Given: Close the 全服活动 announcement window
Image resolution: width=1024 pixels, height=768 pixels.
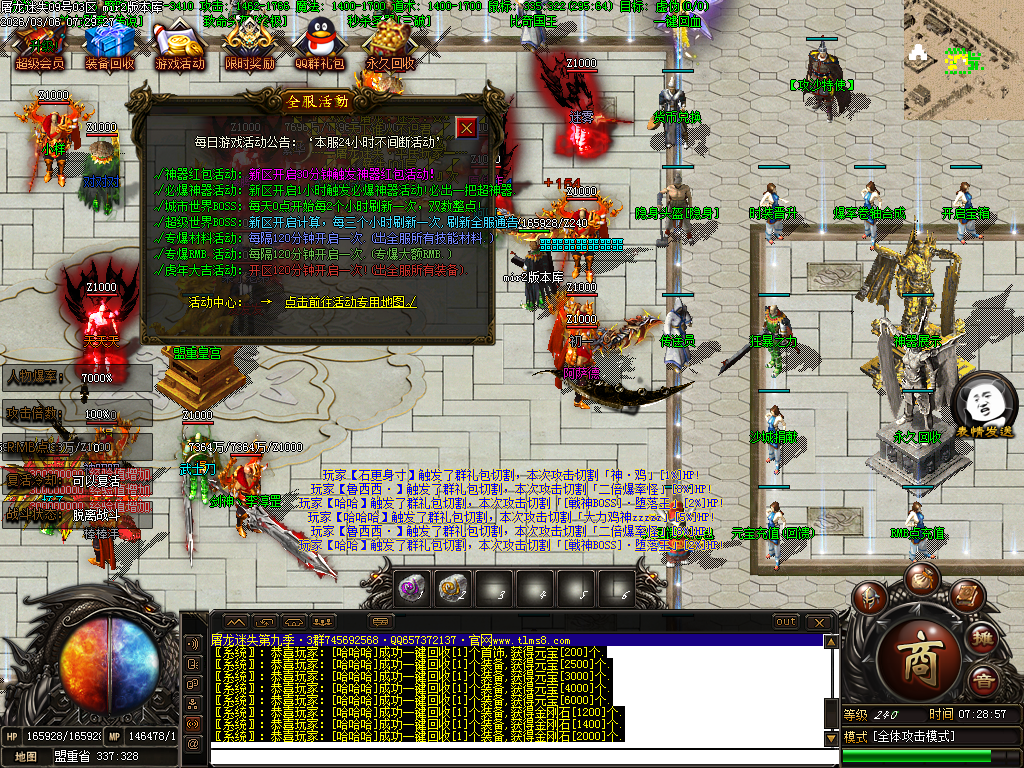Looking at the screenshot, I should (x=467, y=128).
